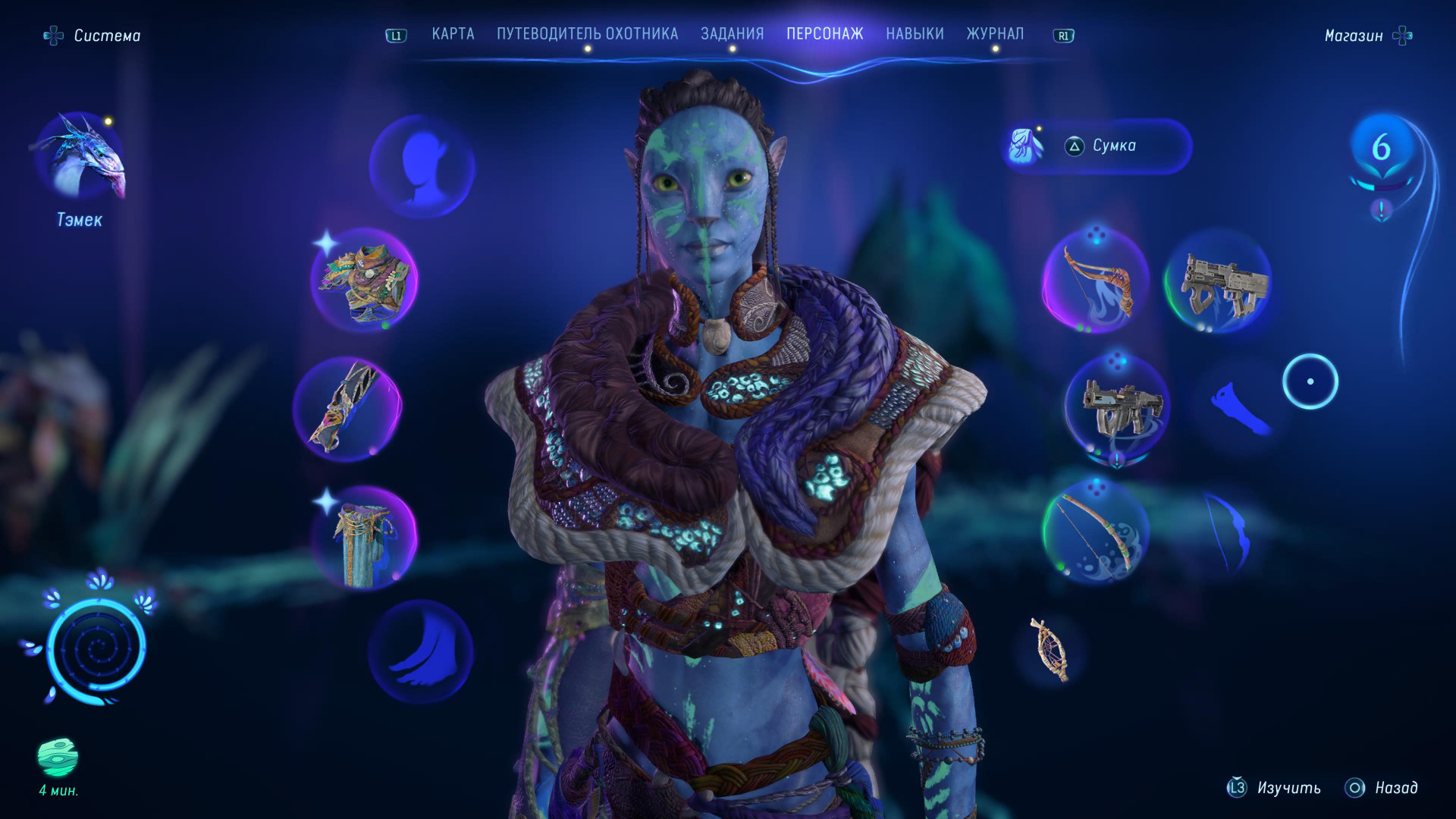Show the Журнал tab
Viewport: 1456px width, 819px height.
click(994, 34)
